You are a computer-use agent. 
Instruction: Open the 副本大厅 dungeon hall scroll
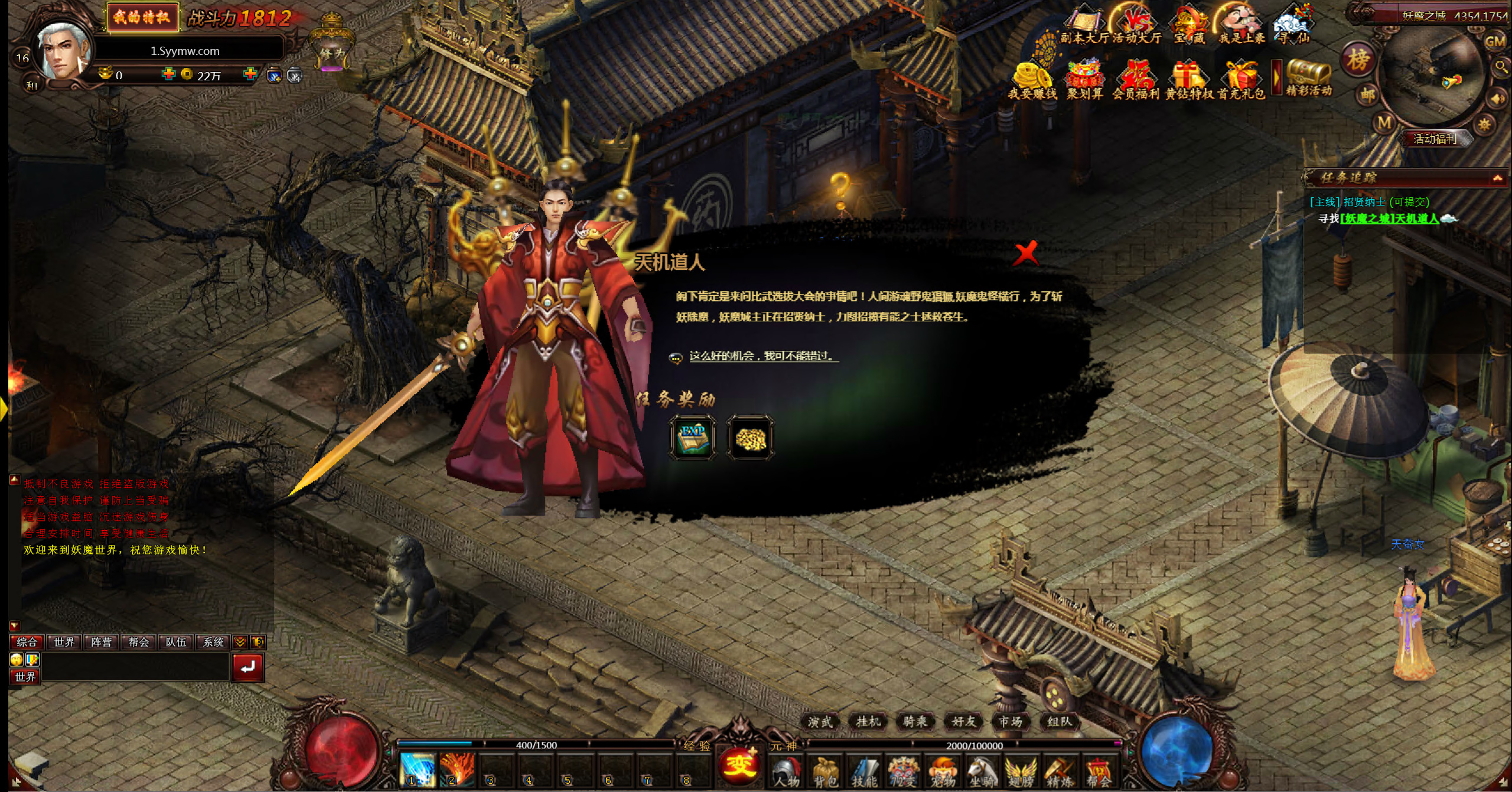1085,25
